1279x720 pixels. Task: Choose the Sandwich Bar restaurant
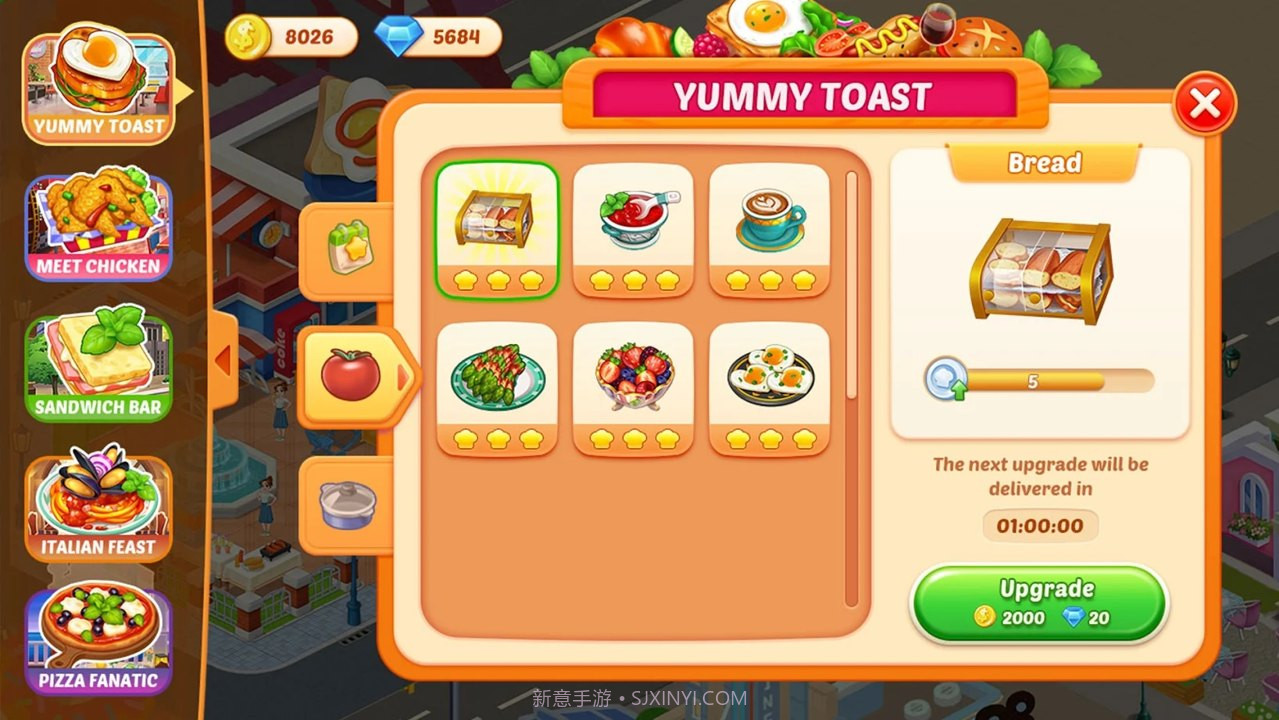point(98,367)
